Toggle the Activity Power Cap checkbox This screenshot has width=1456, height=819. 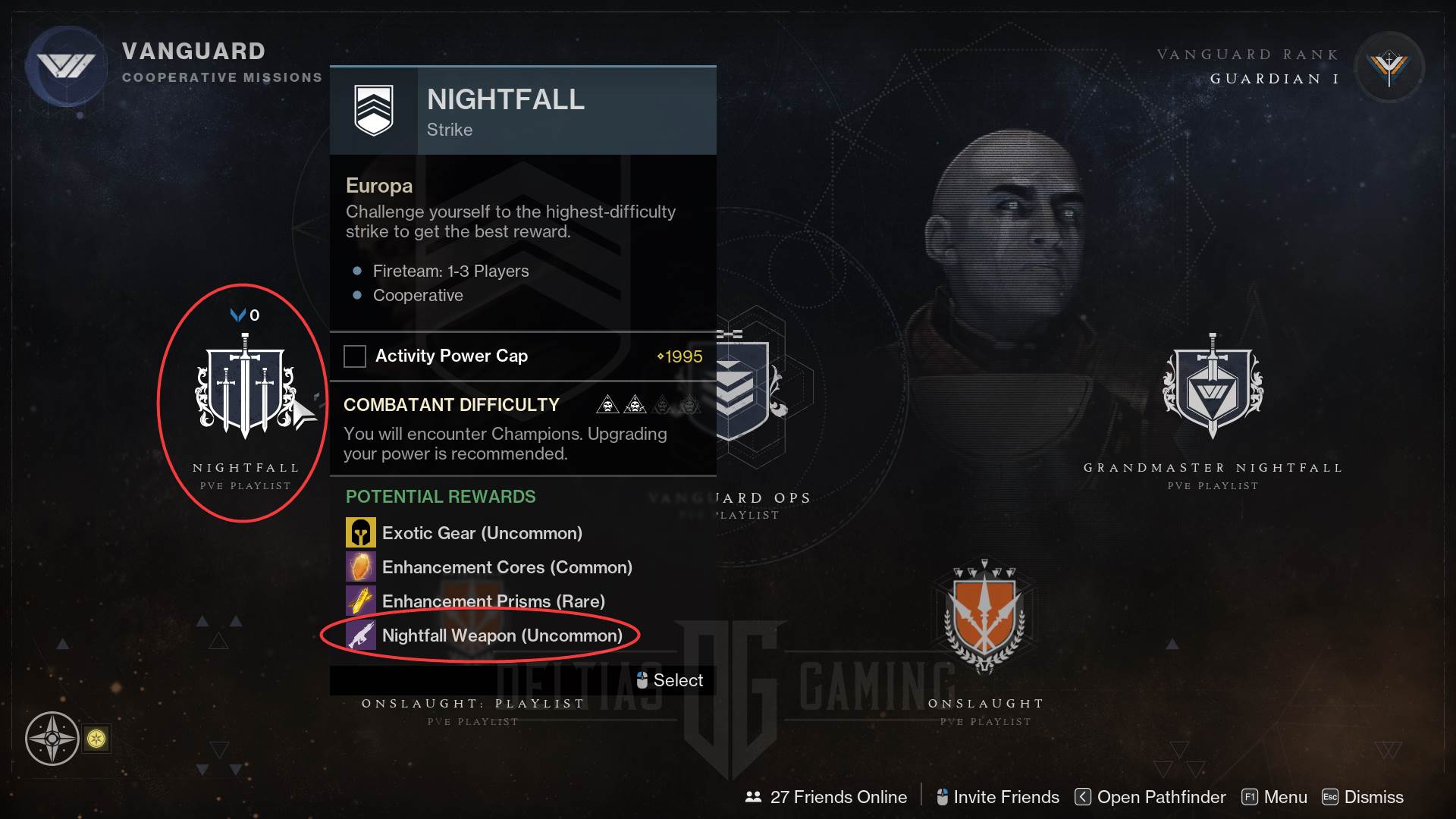click(355, 356)
